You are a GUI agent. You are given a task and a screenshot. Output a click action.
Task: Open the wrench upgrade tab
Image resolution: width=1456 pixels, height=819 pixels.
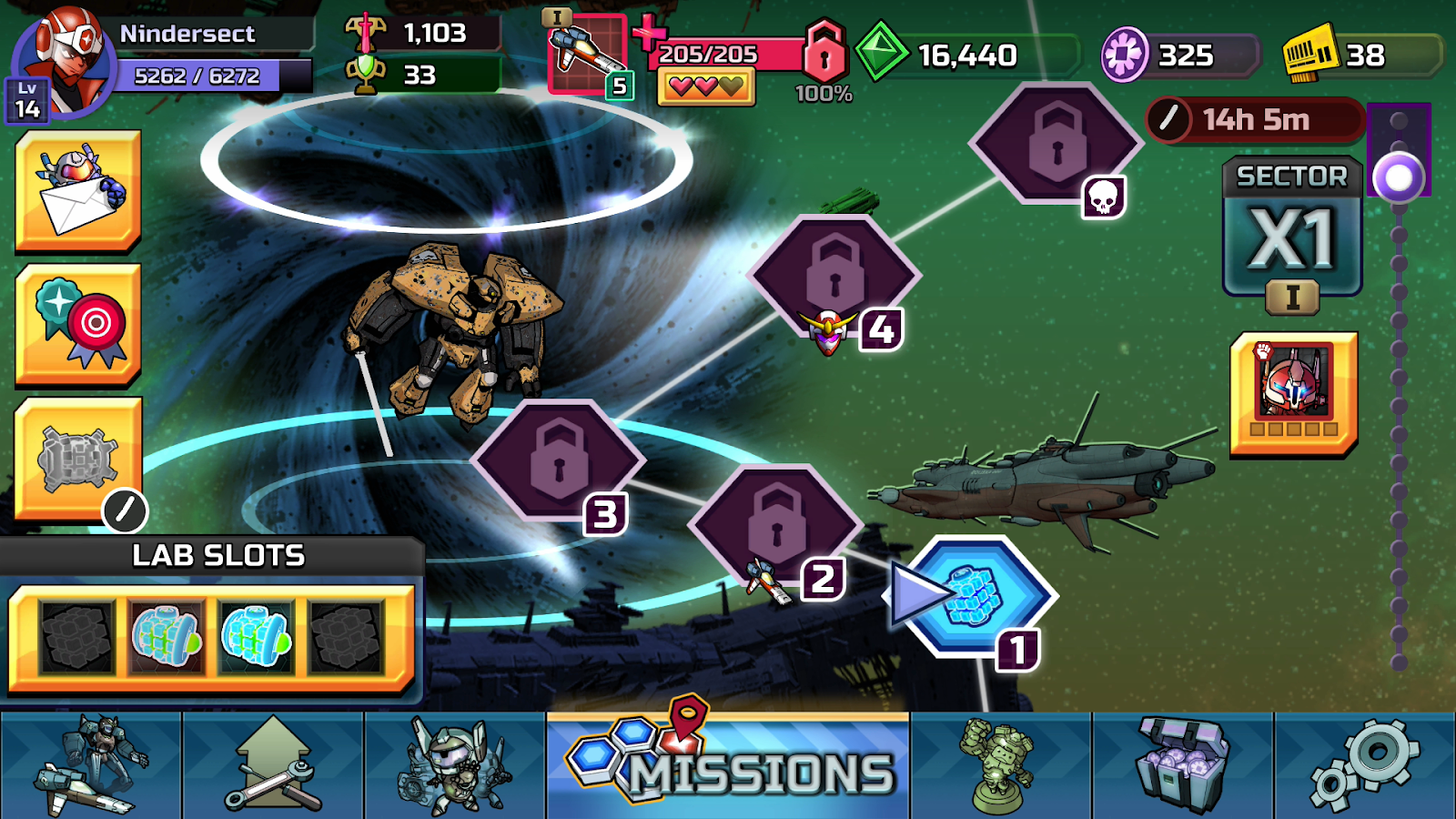(x=273, y=766)
